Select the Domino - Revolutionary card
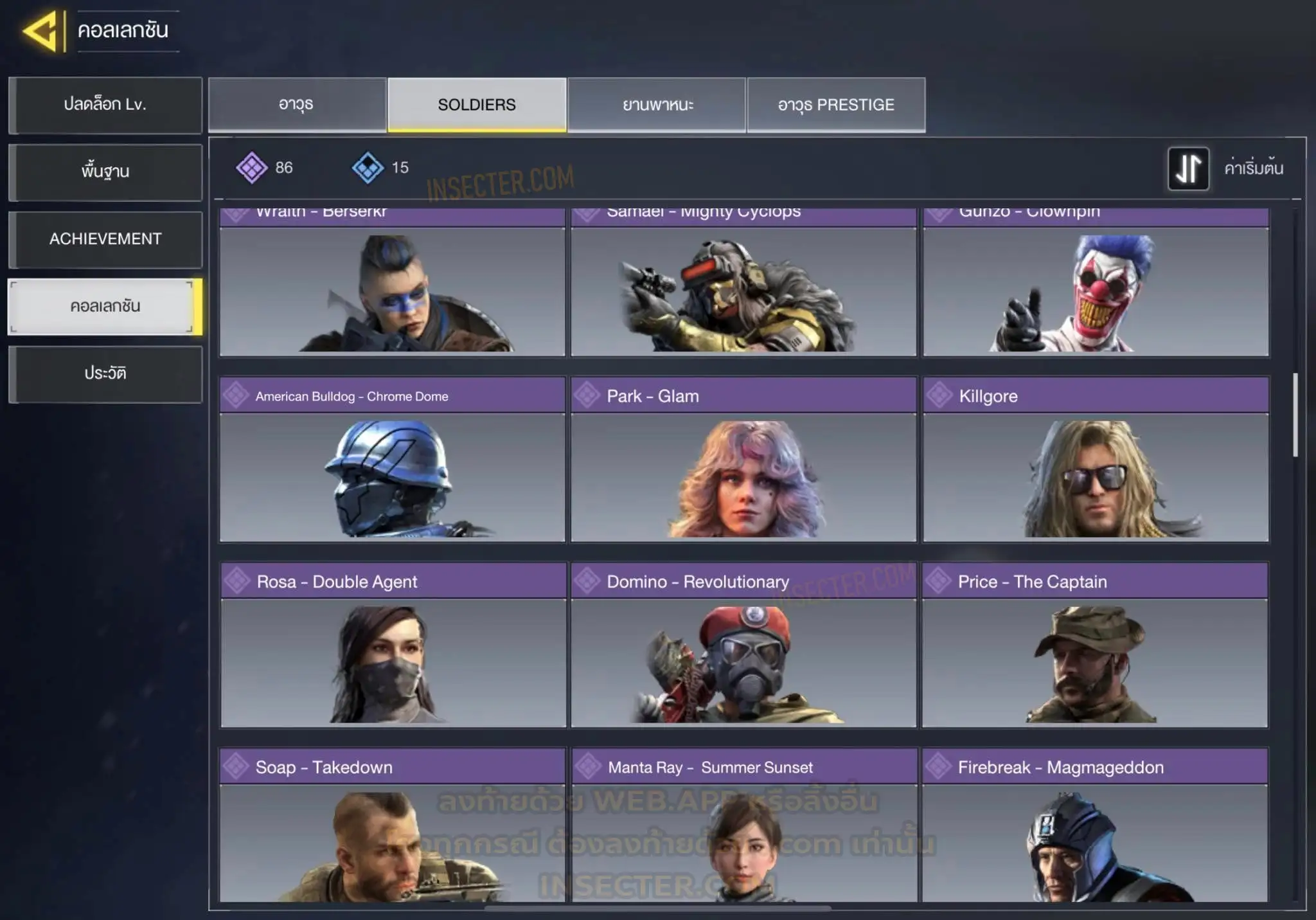 (743, 645)
